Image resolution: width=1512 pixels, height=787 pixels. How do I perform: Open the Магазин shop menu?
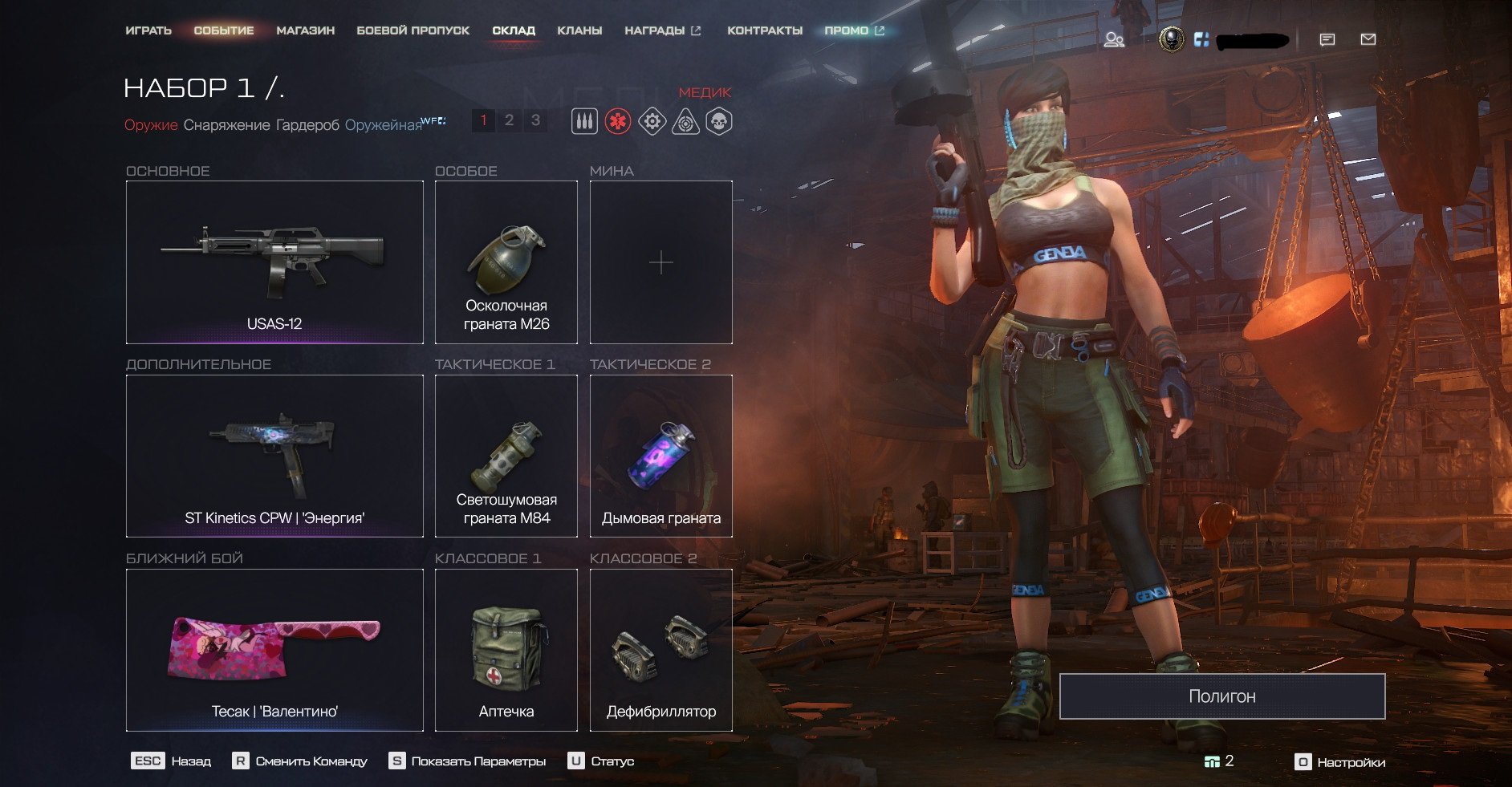click(x=305, y=30)
